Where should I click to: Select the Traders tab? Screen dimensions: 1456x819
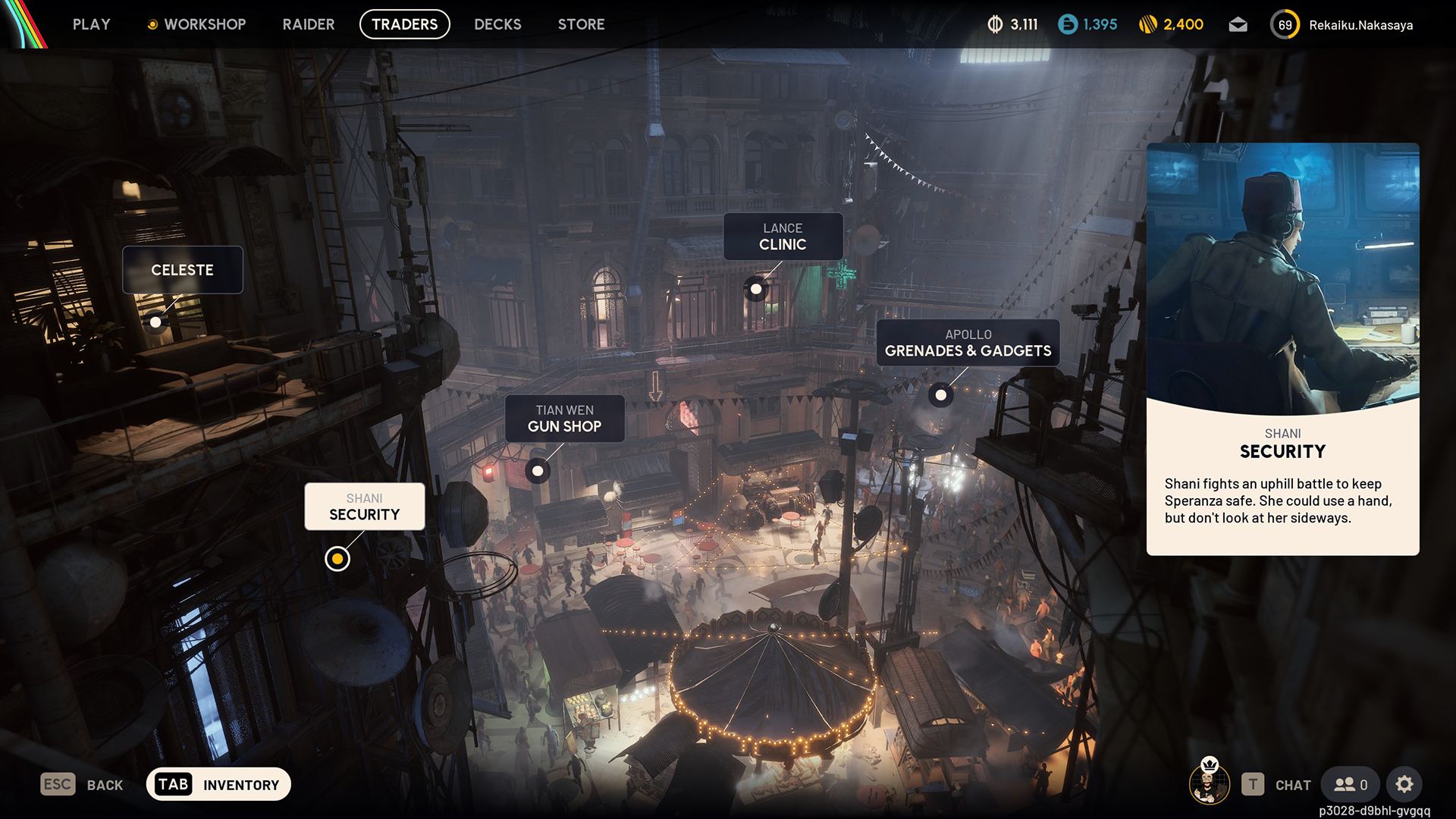(x=404, y=24)
